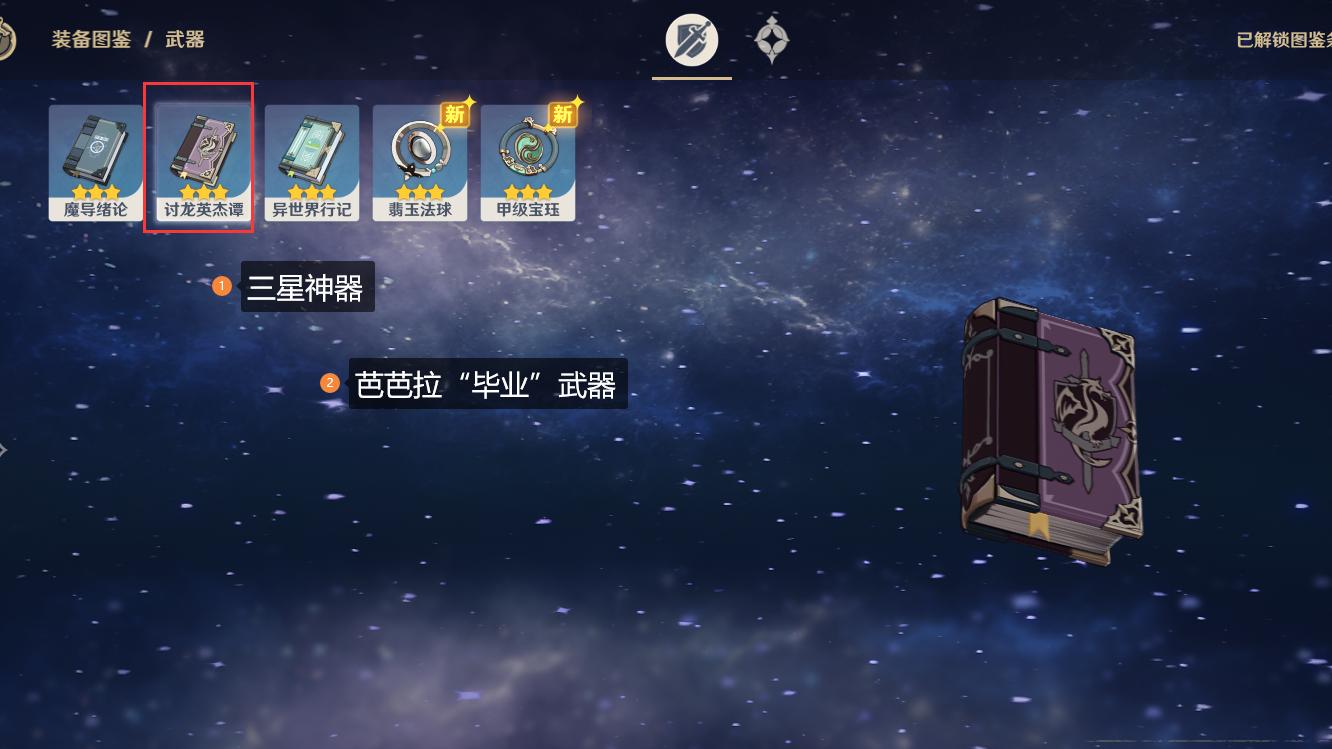Click the 新 badge on 翡玉法球
Image resolution: width=1332 pixels, height=749 pixels.
[x=455, y=115]
